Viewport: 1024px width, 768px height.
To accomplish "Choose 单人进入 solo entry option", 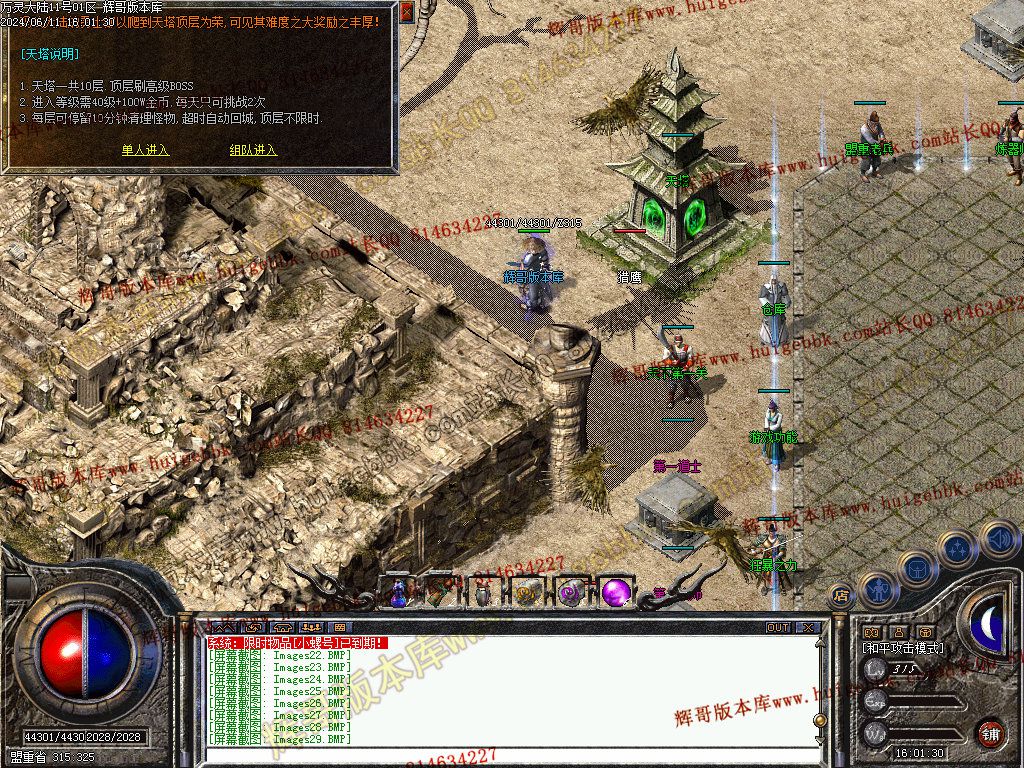I will [x=145, y=150].
